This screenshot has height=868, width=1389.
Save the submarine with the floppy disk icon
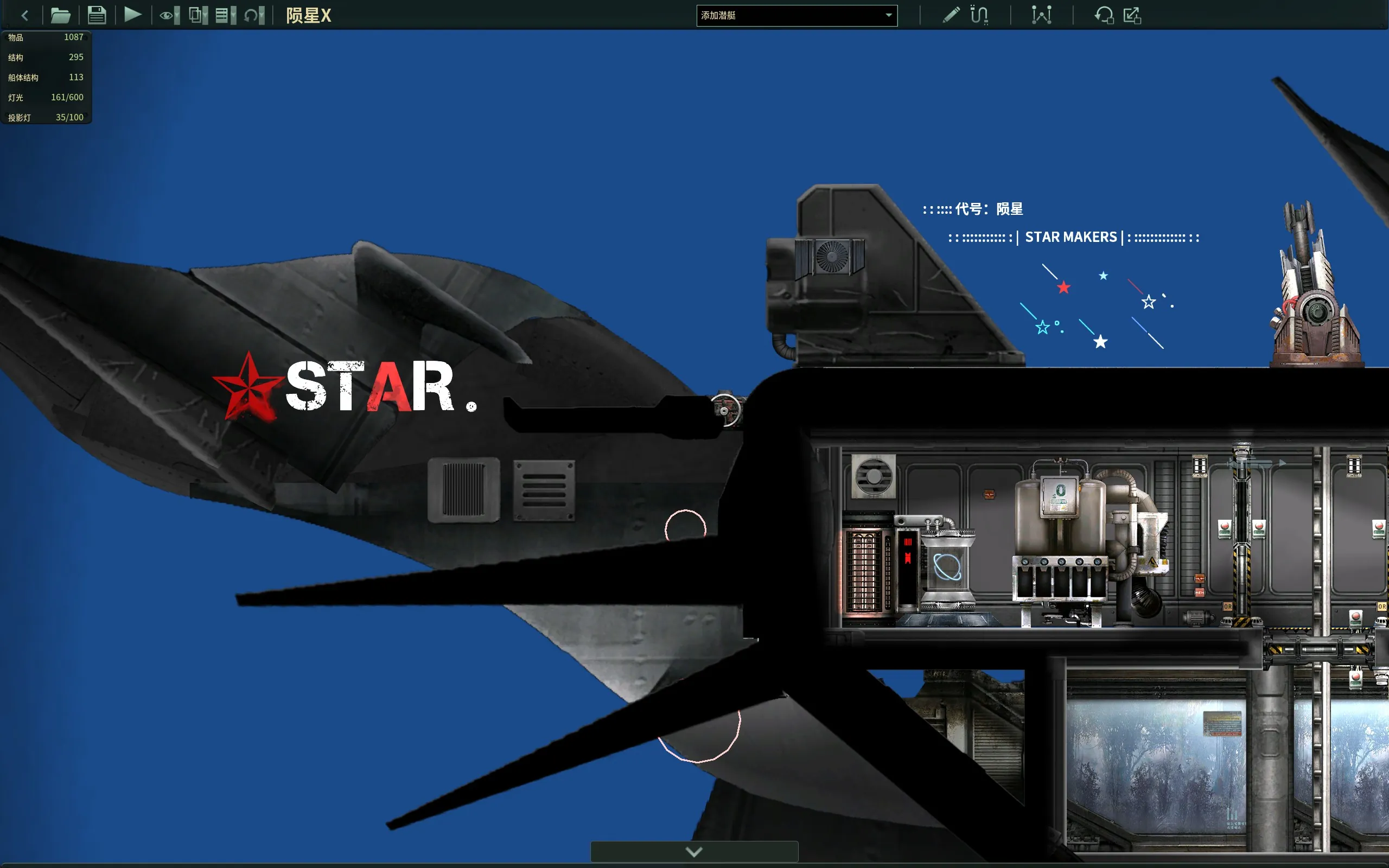click(x=97, y=16)
